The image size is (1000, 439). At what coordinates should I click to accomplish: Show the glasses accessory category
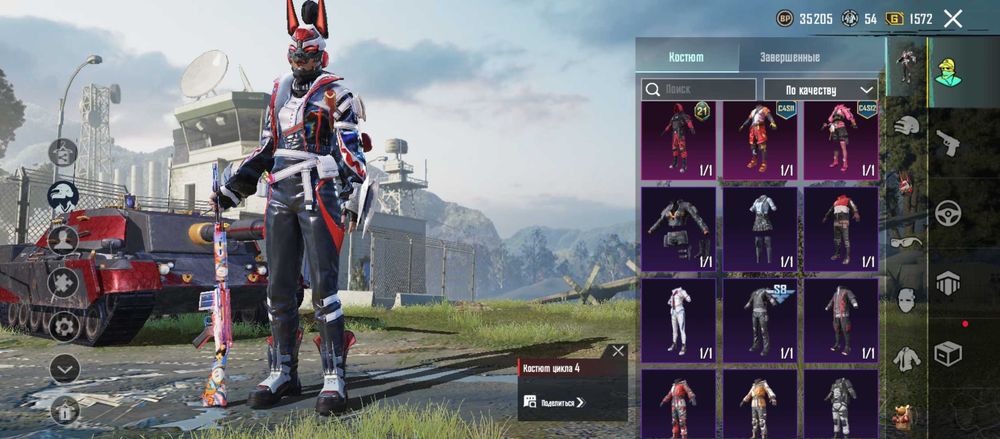(906, 241)
